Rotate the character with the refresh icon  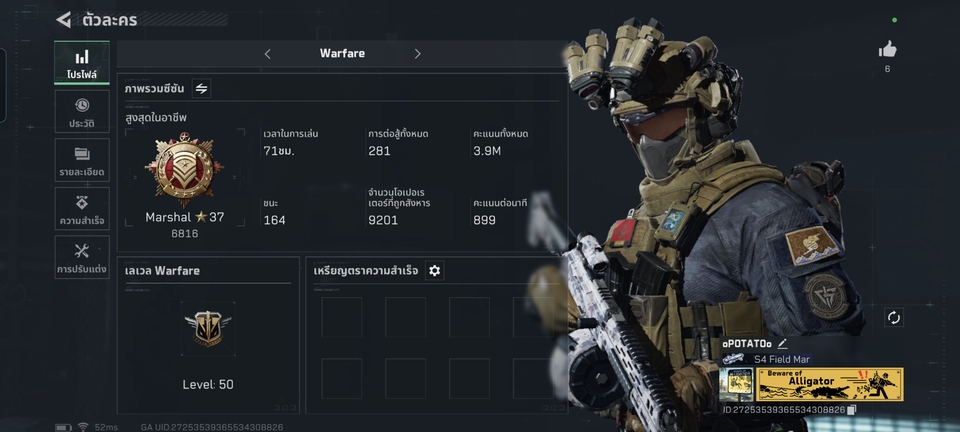(x=893, y=318)
